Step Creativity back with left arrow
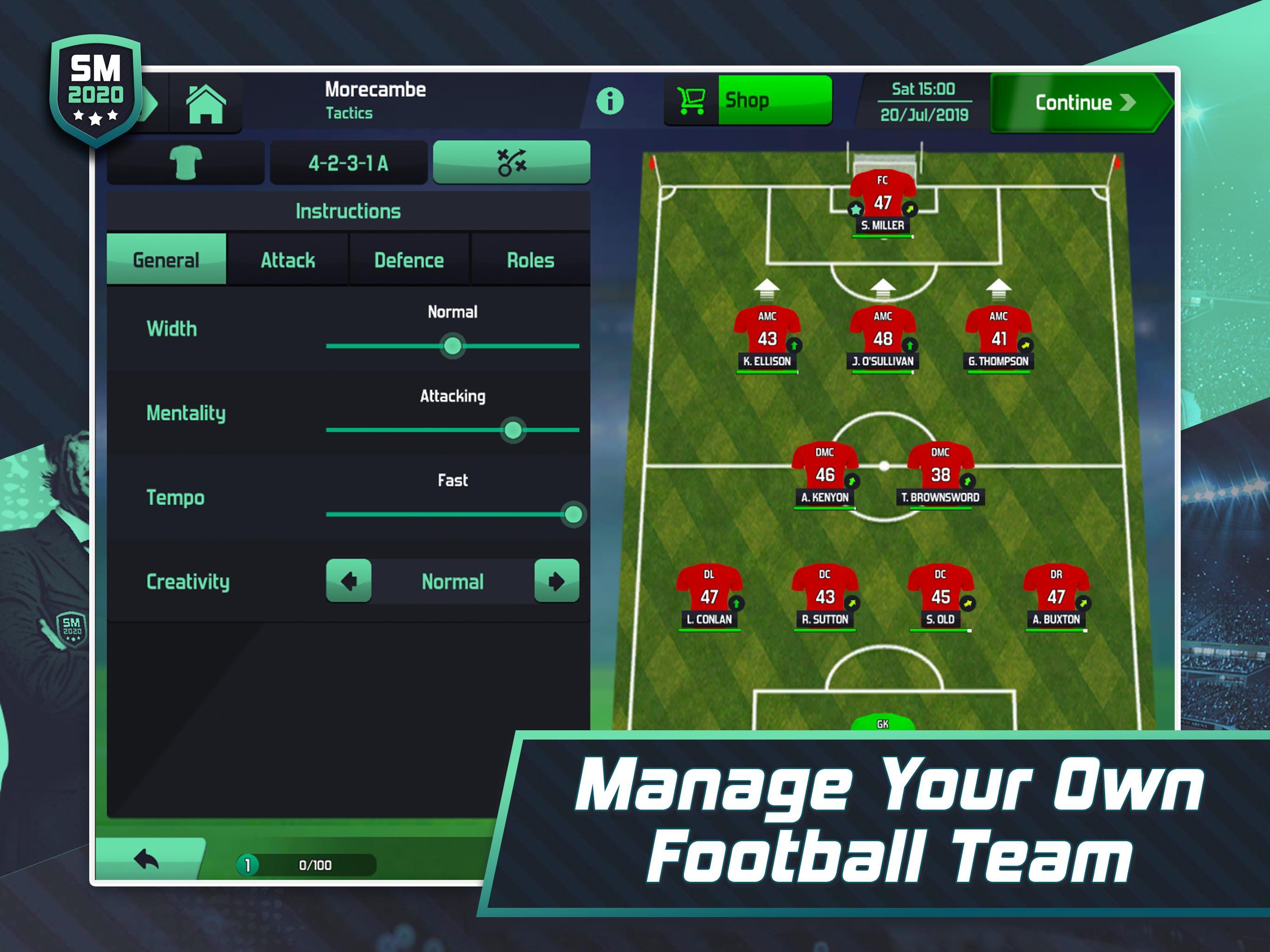This screenshot has height=952, width=1270. pos(349,582)
